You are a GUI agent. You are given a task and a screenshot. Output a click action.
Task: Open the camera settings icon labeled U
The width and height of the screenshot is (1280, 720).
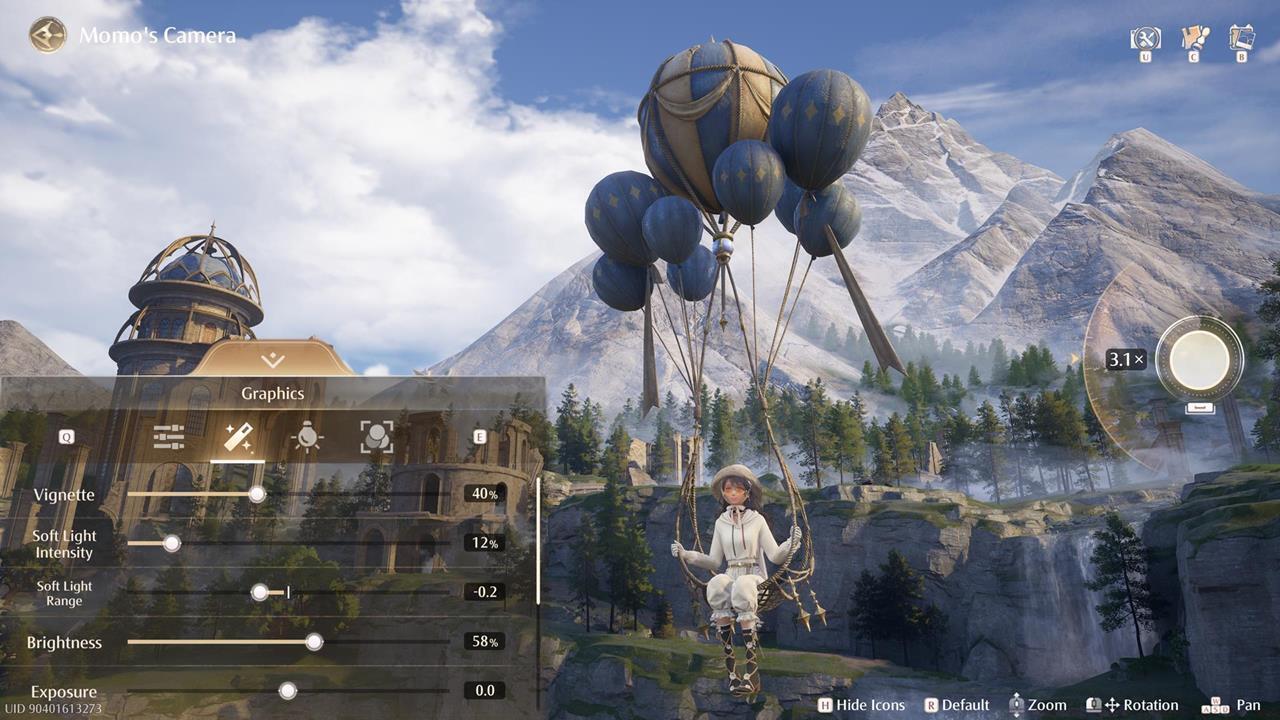[x=1145, y=41]
